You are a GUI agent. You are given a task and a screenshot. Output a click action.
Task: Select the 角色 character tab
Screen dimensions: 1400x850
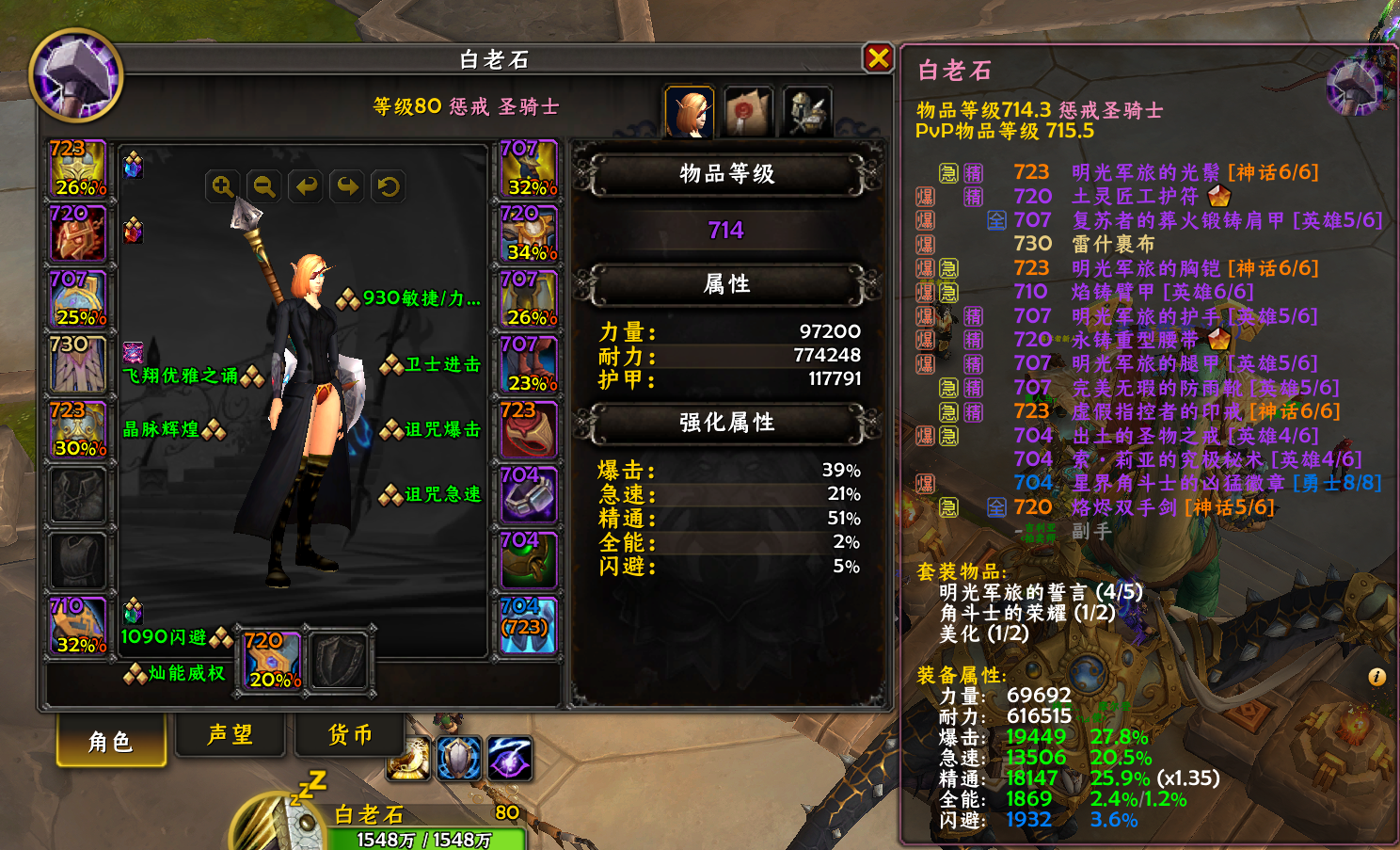coord(111,740)
